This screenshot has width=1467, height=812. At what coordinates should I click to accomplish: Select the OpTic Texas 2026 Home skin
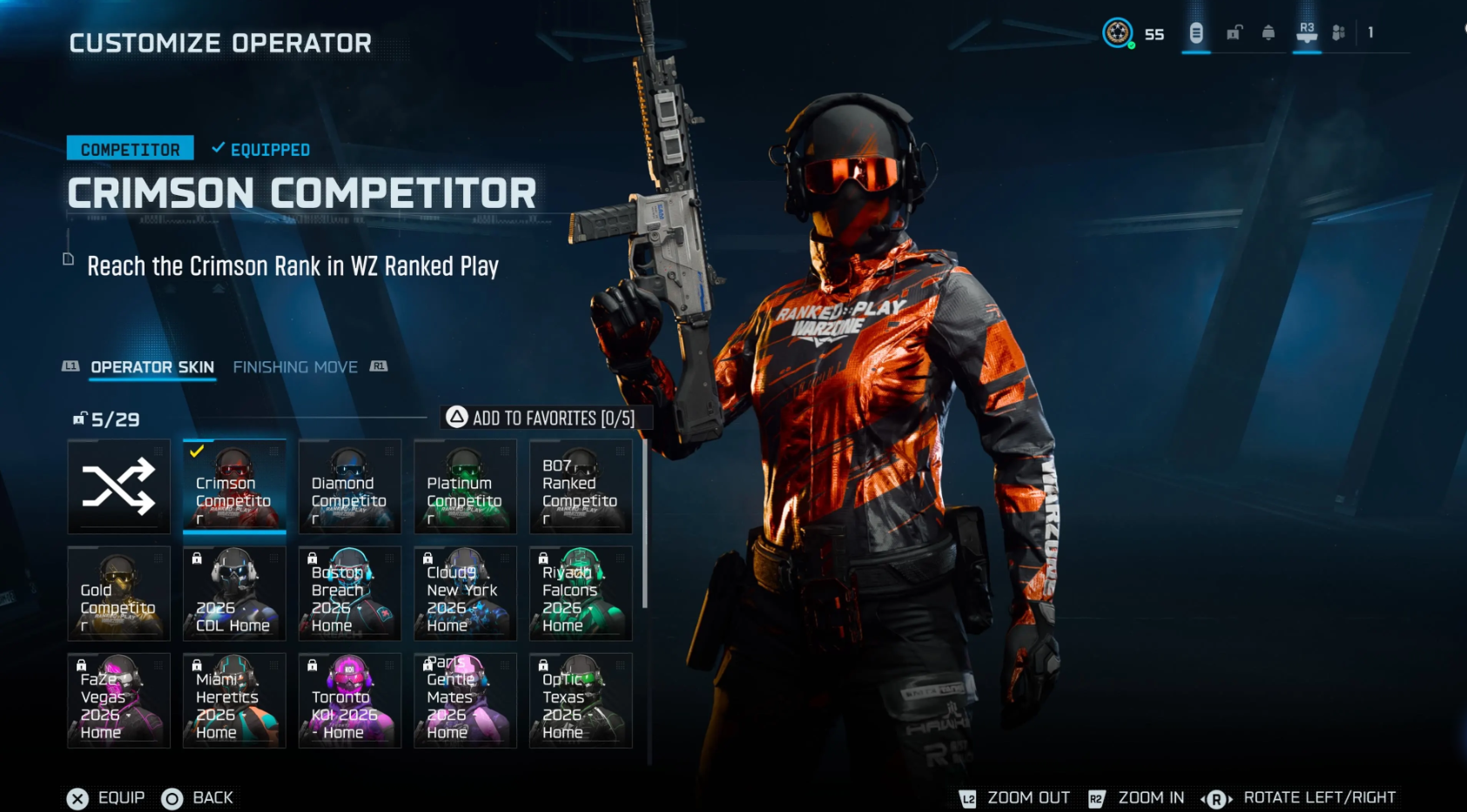click(581, 700)
